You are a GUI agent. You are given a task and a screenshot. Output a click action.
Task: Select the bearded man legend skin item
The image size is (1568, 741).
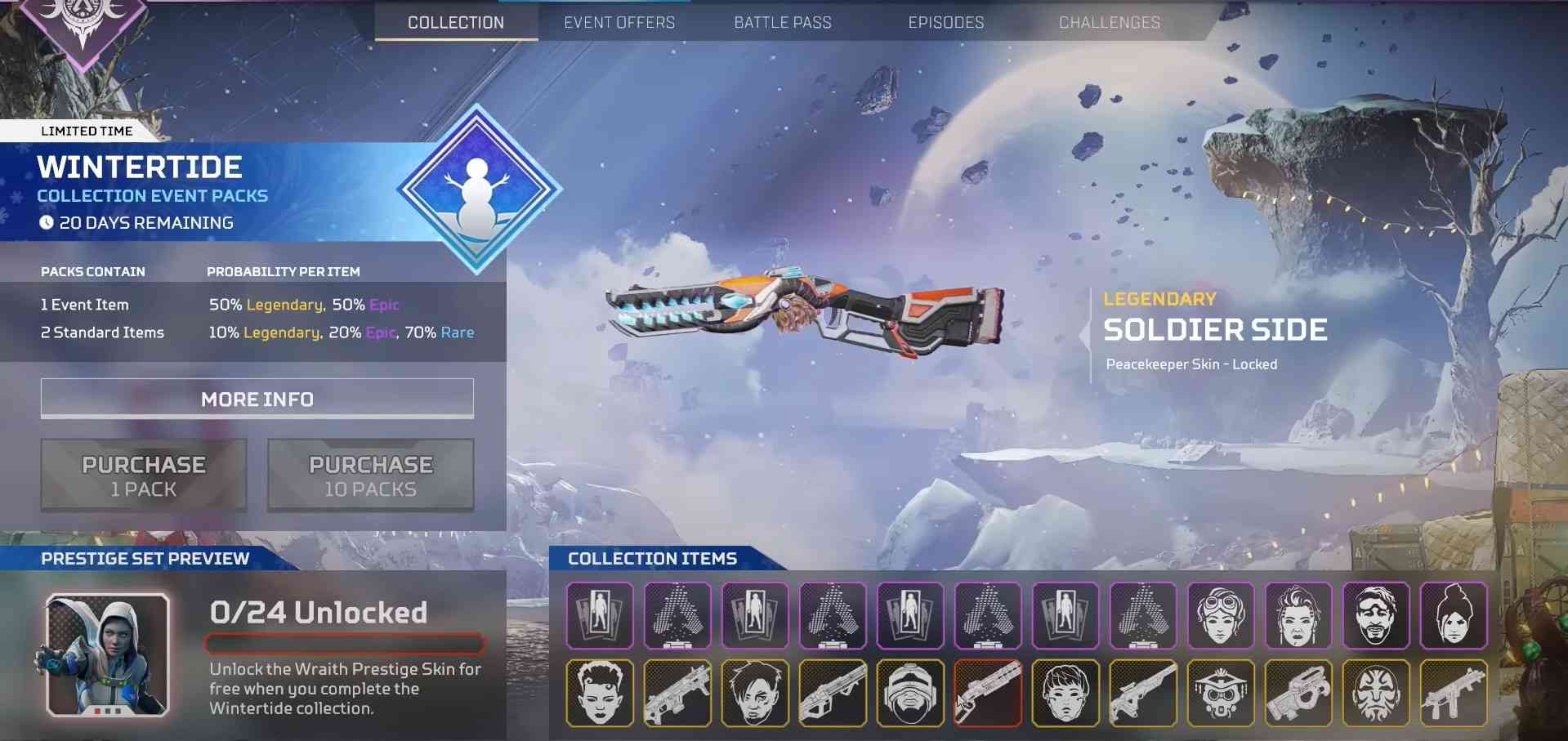click(x=1376, y=615)
